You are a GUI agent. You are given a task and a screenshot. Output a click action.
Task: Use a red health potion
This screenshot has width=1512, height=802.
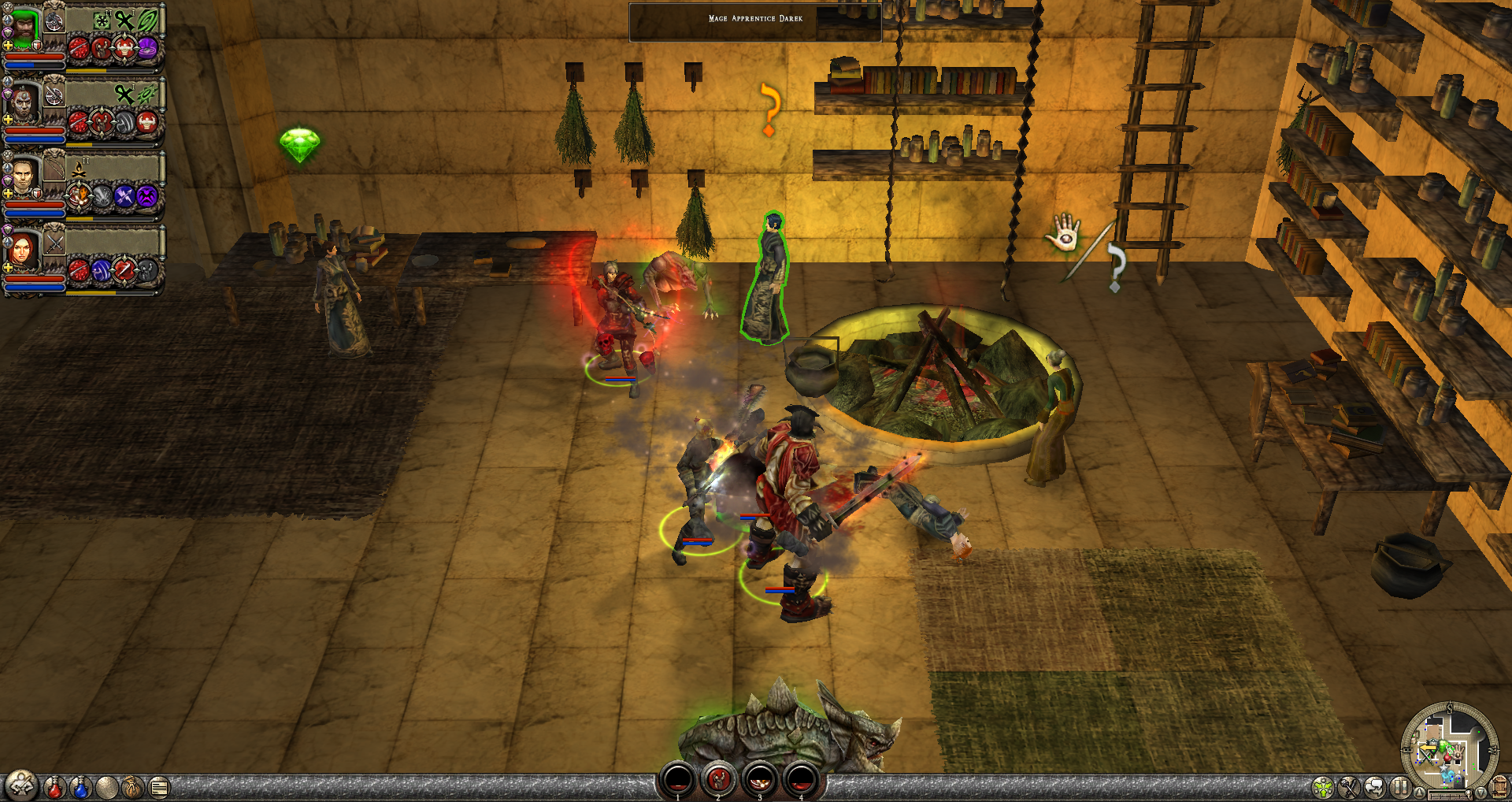click(x=54, y=786)
